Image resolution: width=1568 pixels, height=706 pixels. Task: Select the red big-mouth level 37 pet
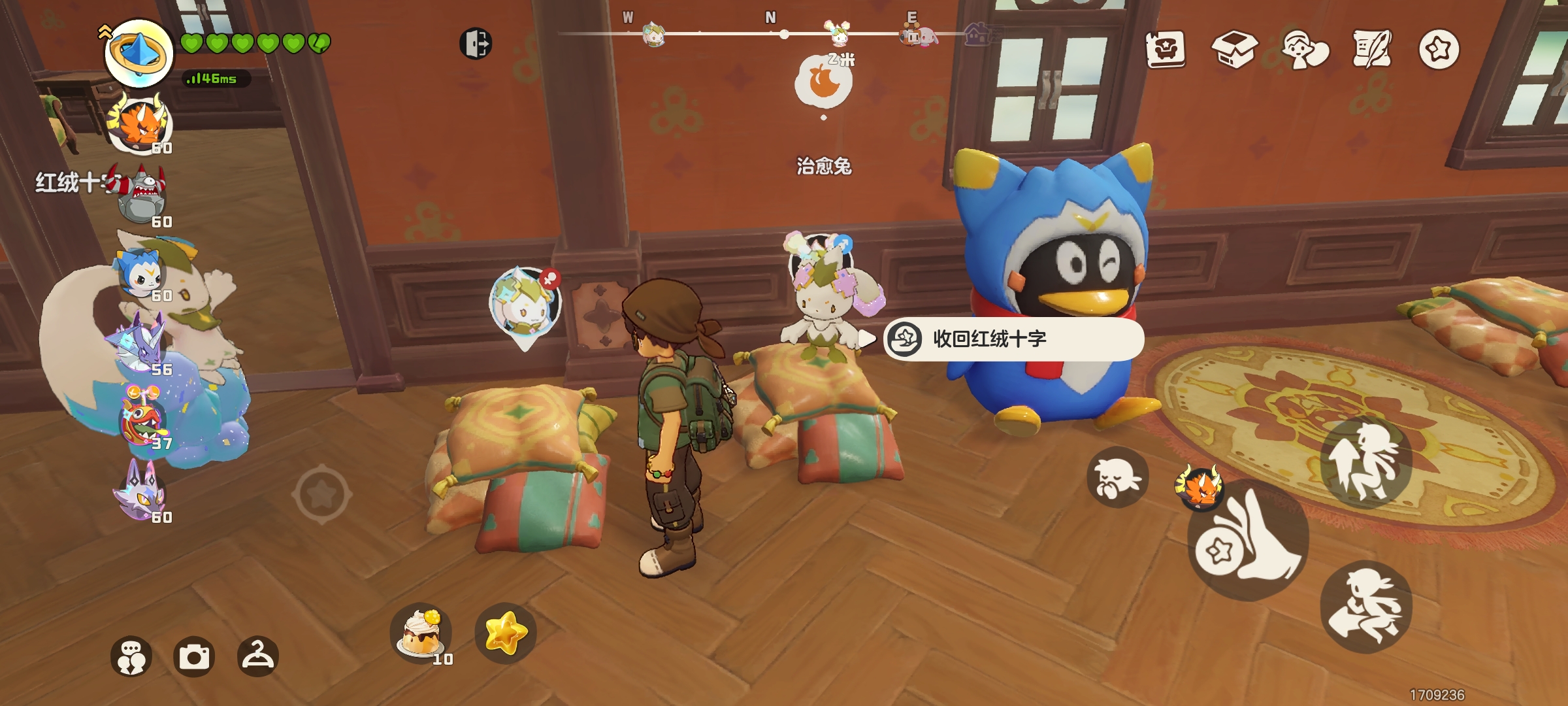[x=142, y=418]
